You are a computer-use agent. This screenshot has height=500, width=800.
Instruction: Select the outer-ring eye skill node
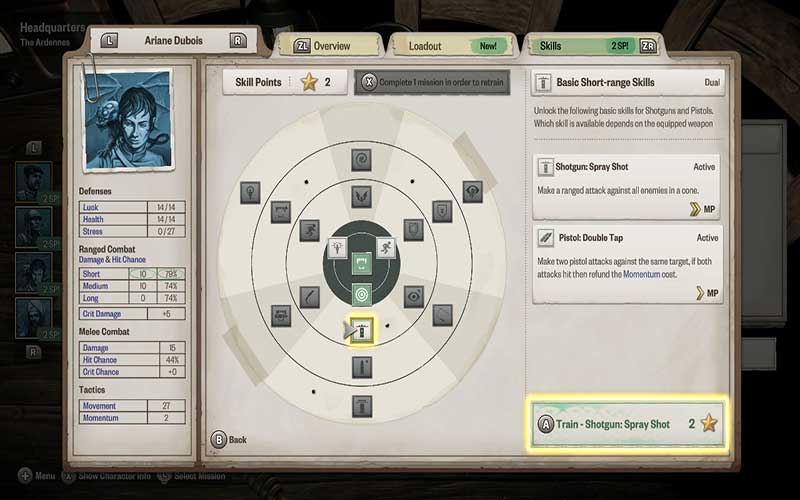(472, 190)
